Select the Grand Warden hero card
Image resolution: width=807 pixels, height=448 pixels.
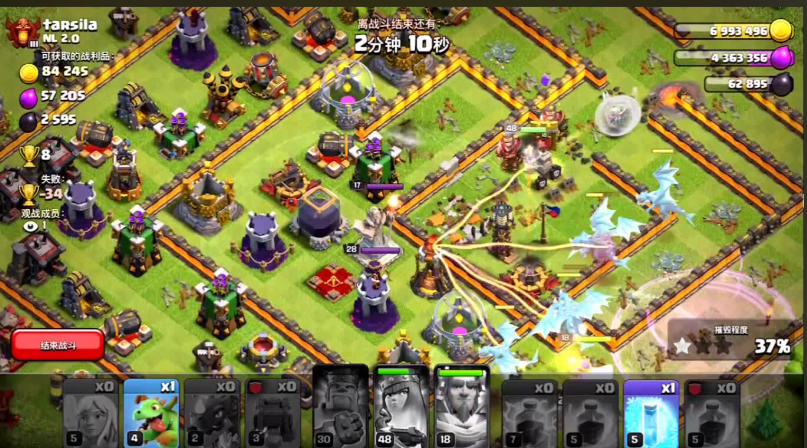(461, 408)
